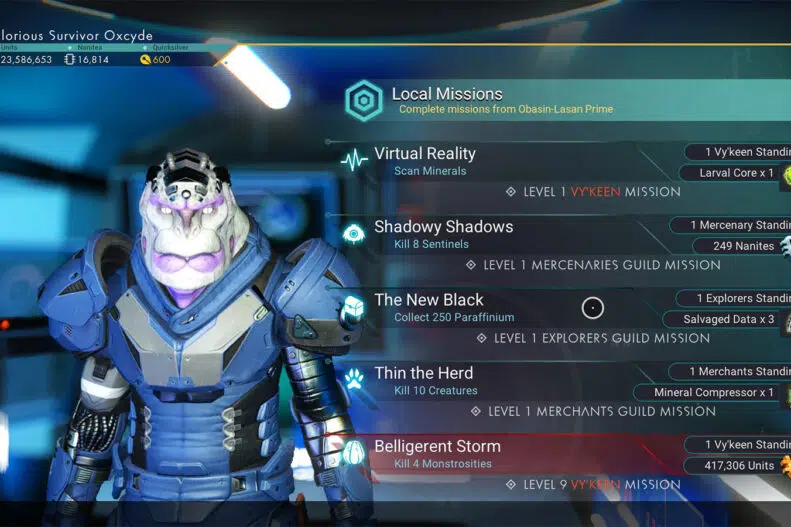
Task: Accept the Belligerent Storm mission
Action: tap(437, 446)
